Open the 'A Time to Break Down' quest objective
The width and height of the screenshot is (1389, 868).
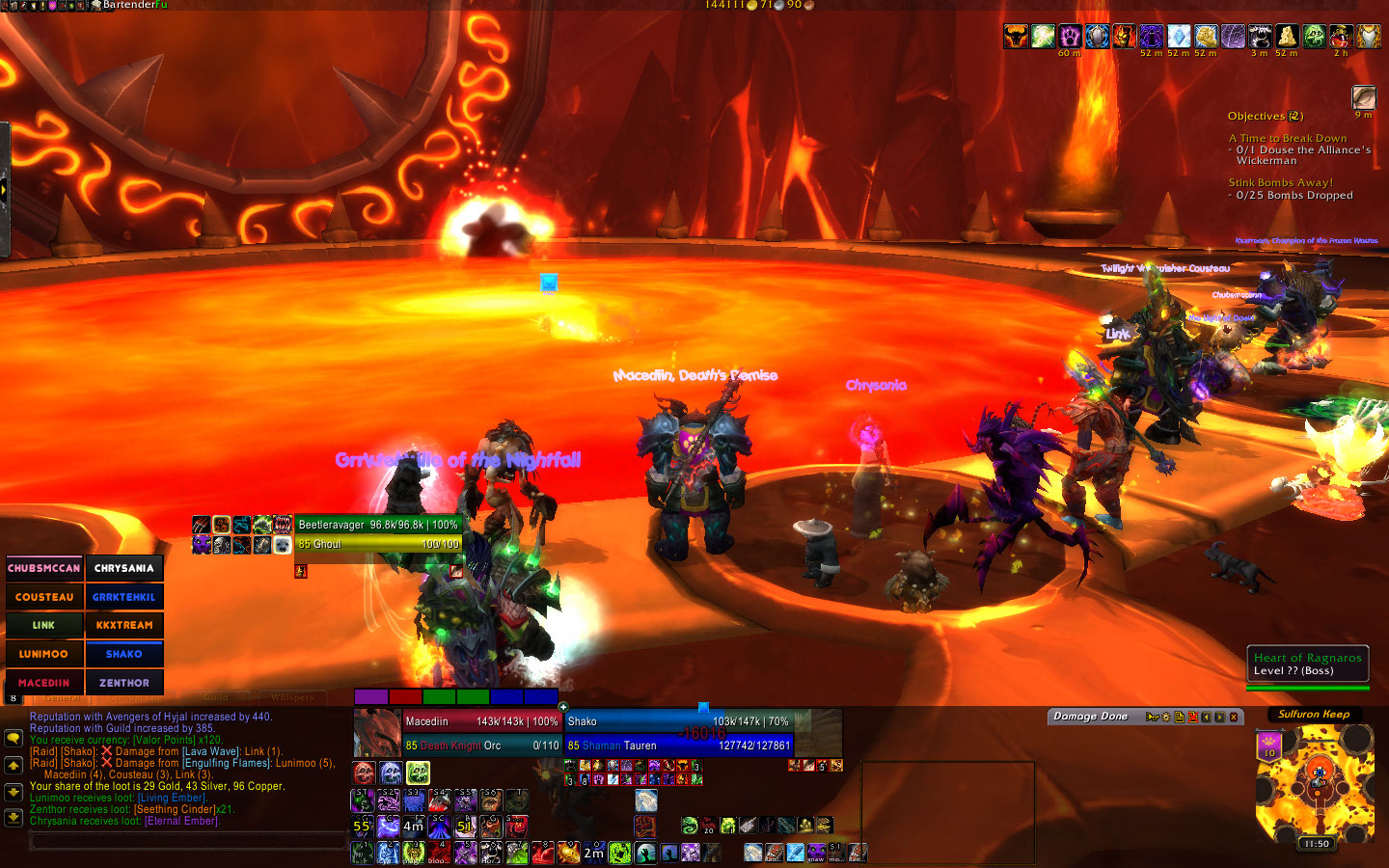1288,138
